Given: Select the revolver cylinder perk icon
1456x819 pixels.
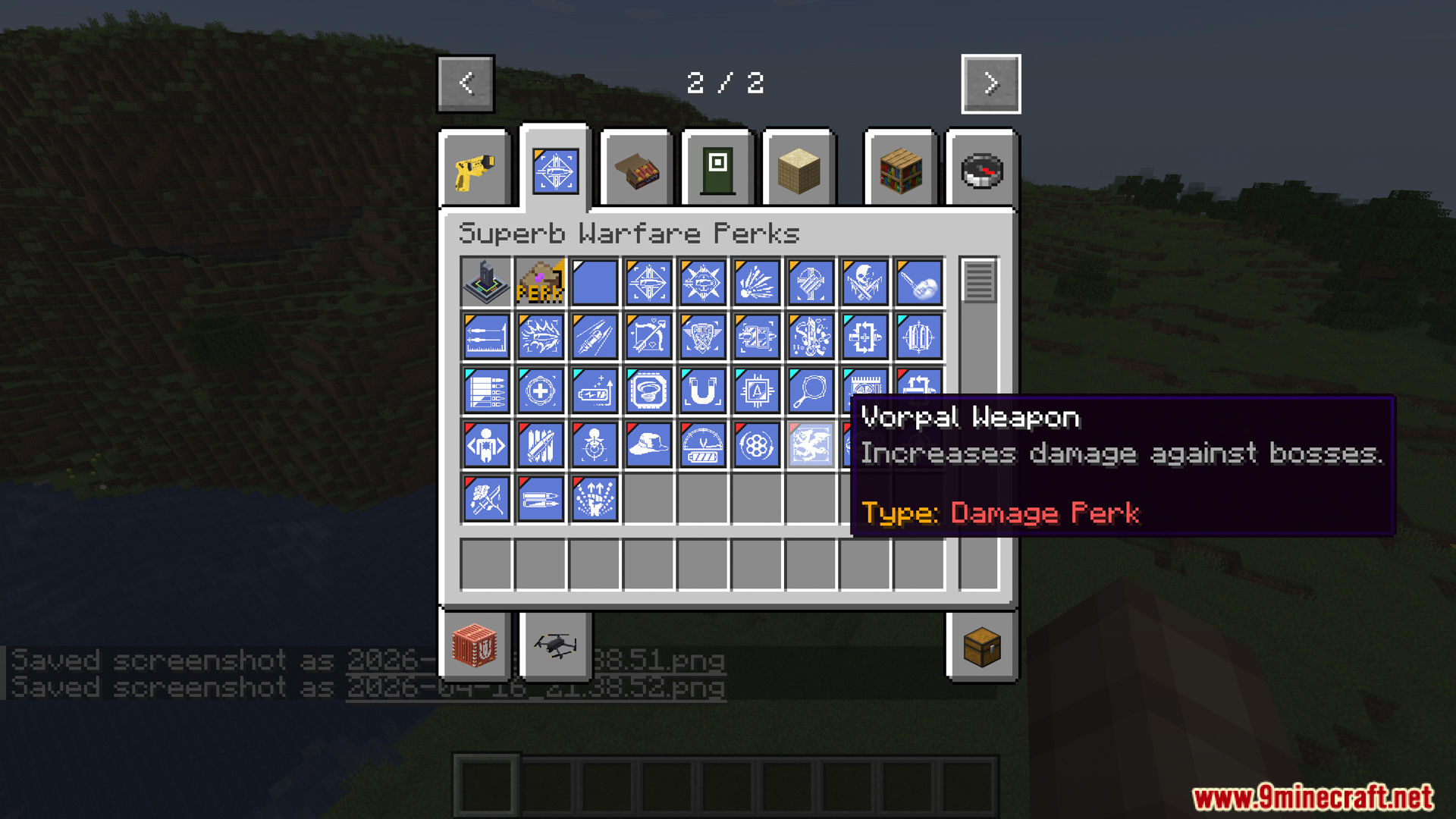Looking at the screenshot, I should tap(758, 446).
